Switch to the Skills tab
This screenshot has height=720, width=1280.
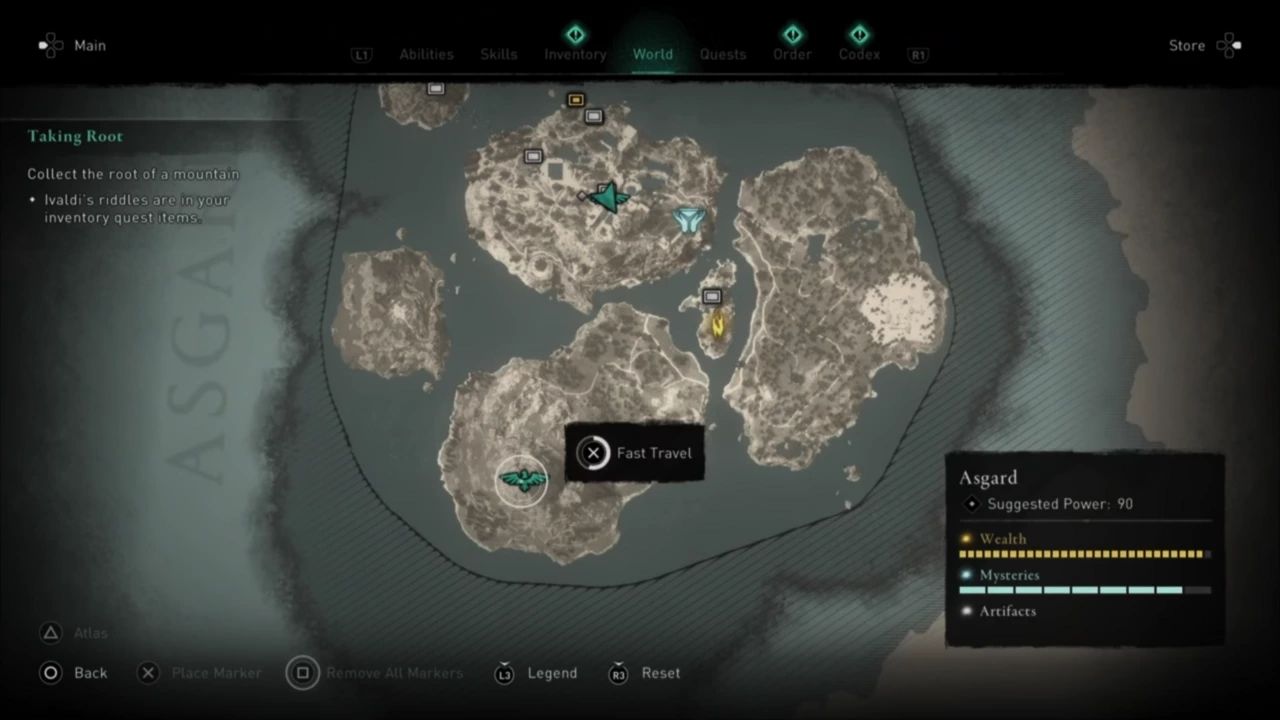tap(498, 54)
